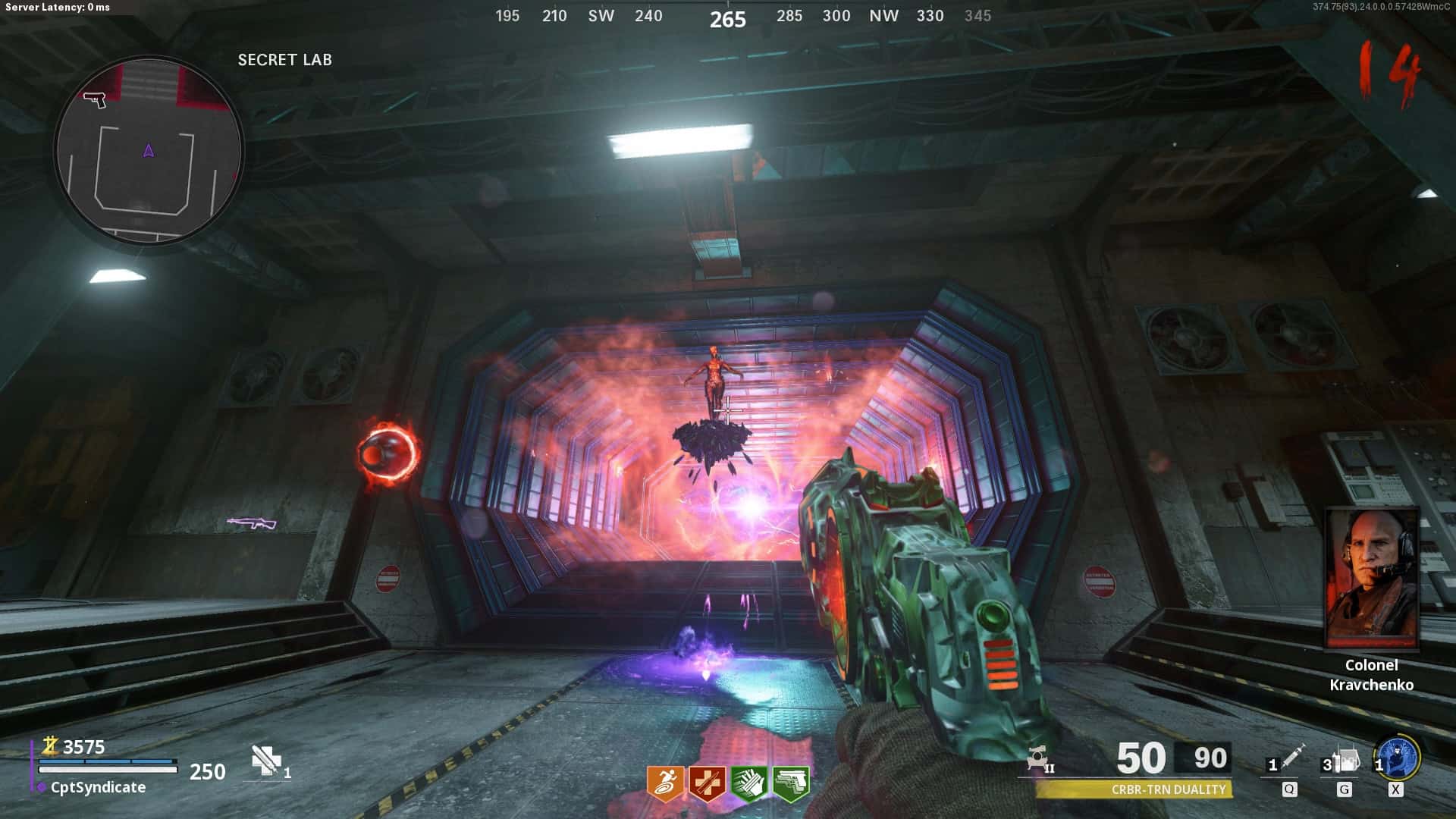The width and height of the screenshot is (1456, 819).
Task: Select the CRBR-TRN Duality weapon label
Action: point(1168,789)
